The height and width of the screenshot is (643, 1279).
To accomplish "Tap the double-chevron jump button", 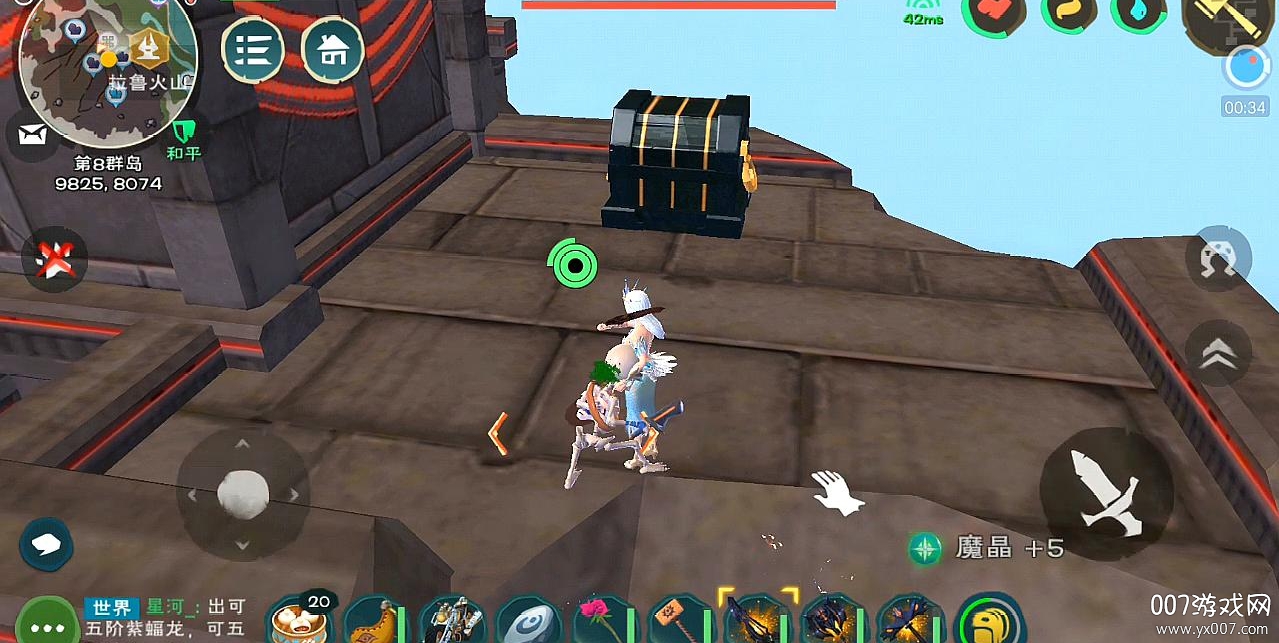I will (x=1217, y=354).
